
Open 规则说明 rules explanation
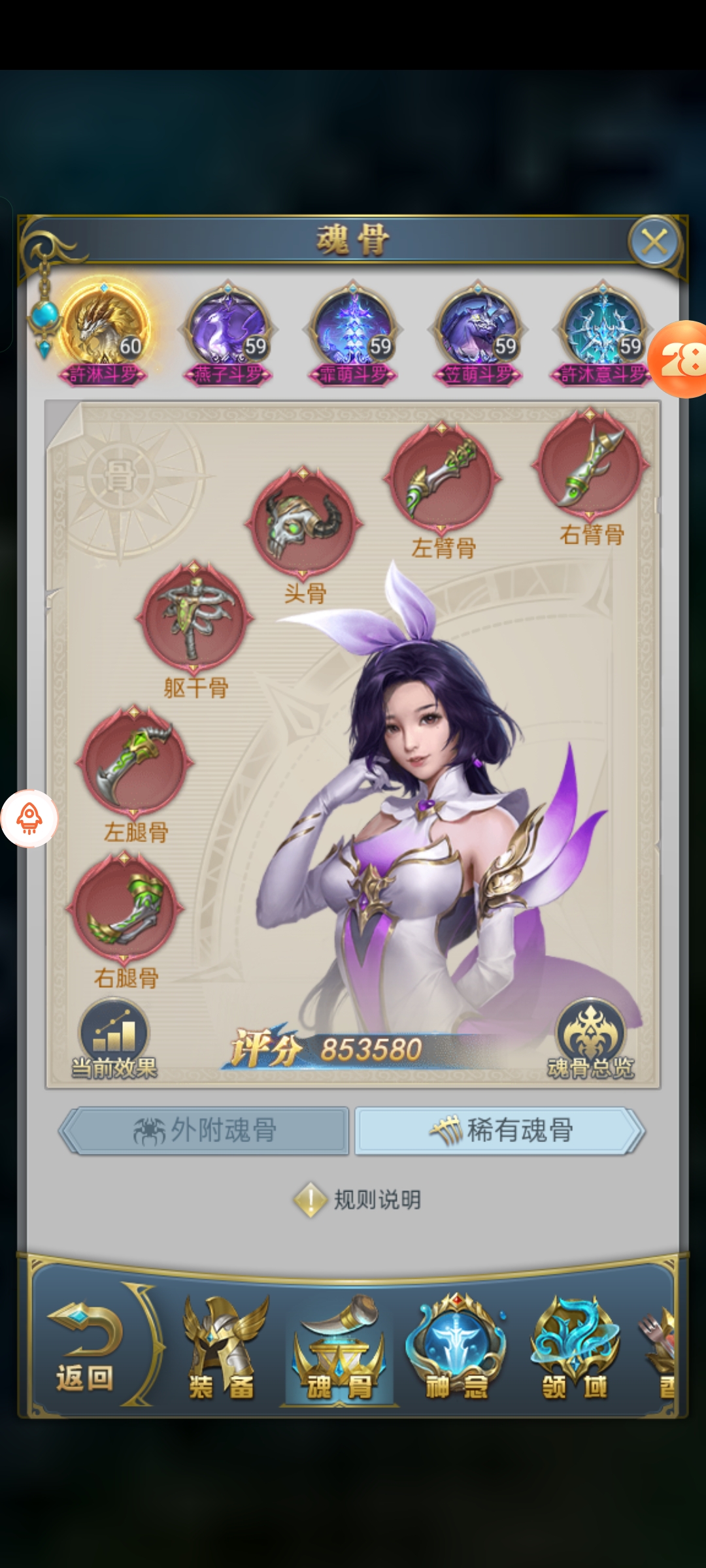pos(358,1200)
